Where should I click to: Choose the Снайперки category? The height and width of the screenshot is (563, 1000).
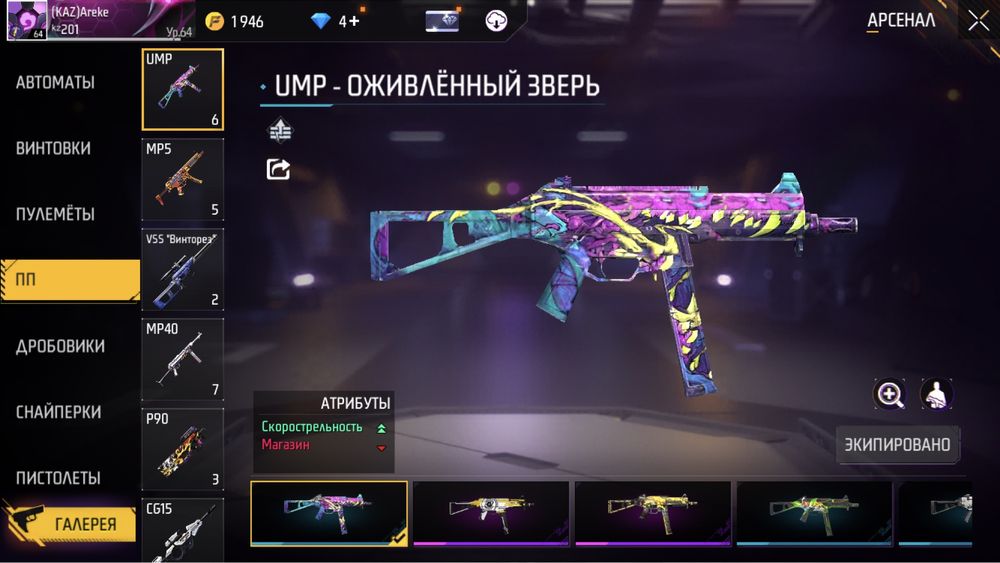[x=59, y=413]
